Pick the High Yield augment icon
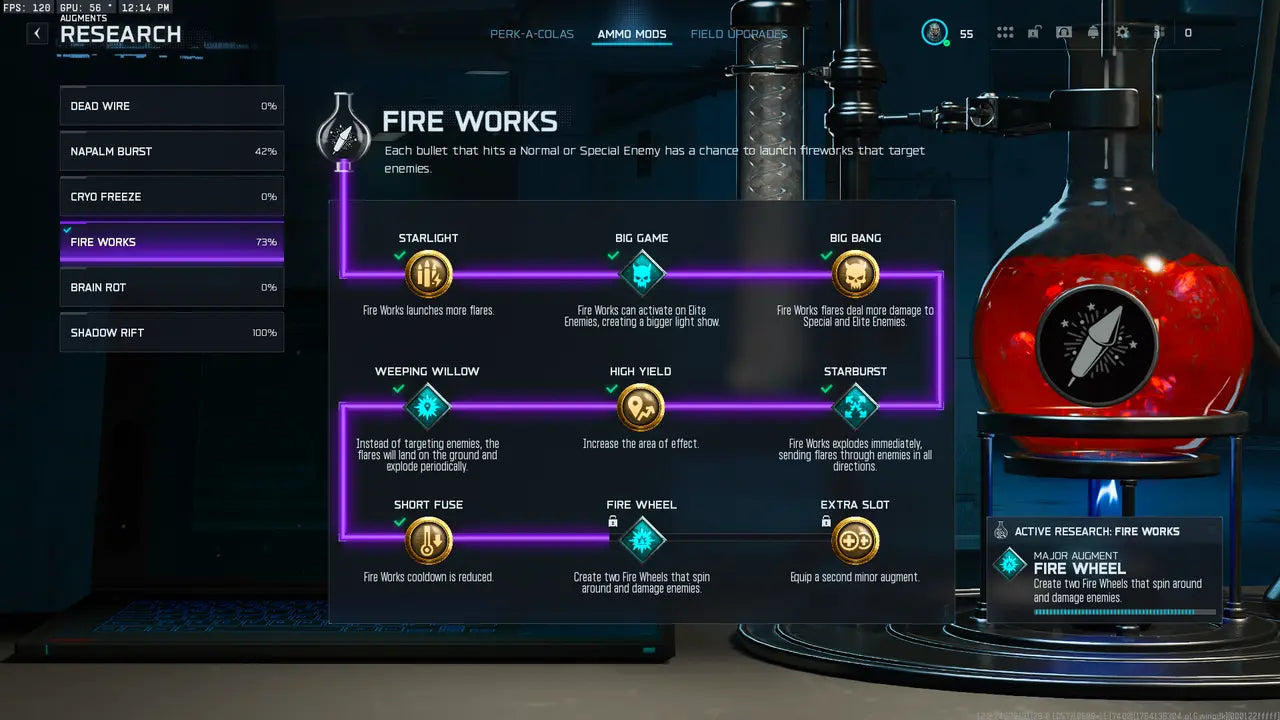1280x720 pixels. (x=641, y=407)
